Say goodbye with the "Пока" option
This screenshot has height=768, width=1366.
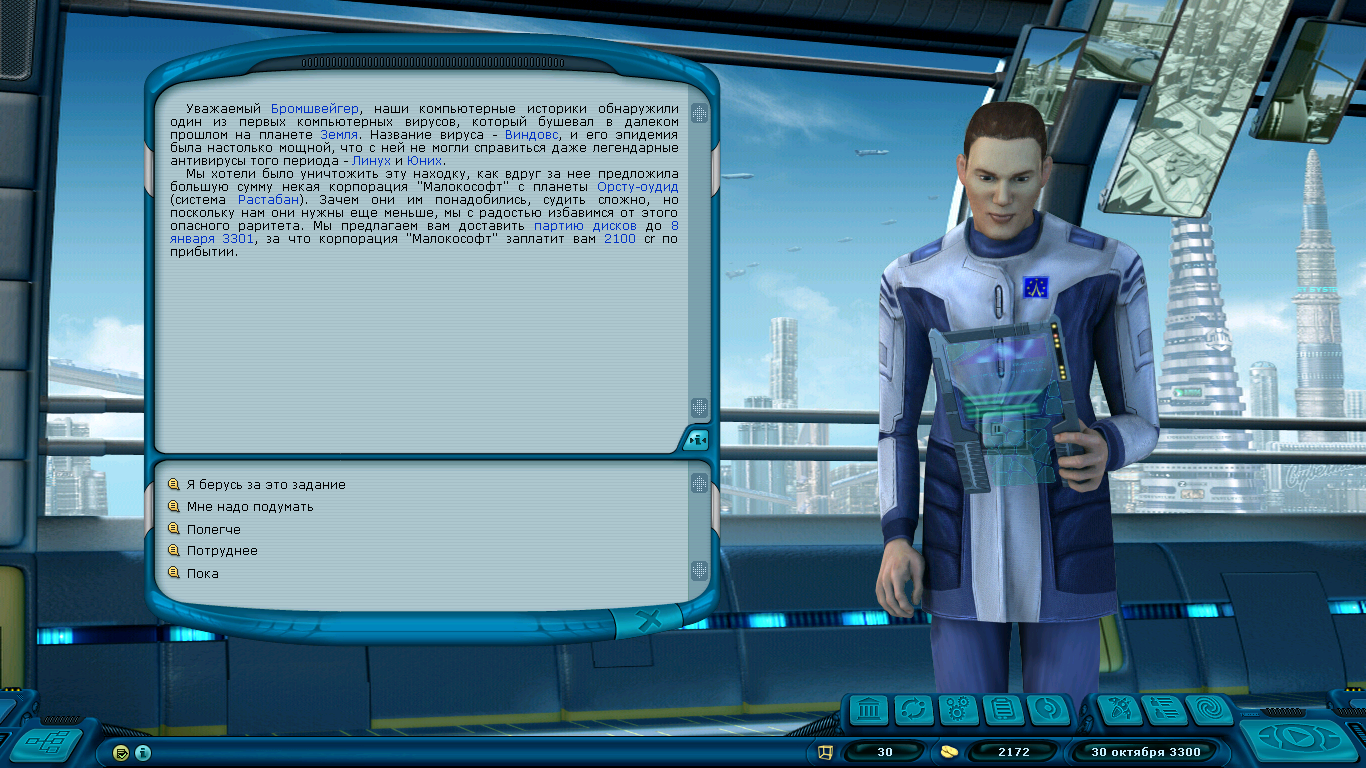(202, 574)
